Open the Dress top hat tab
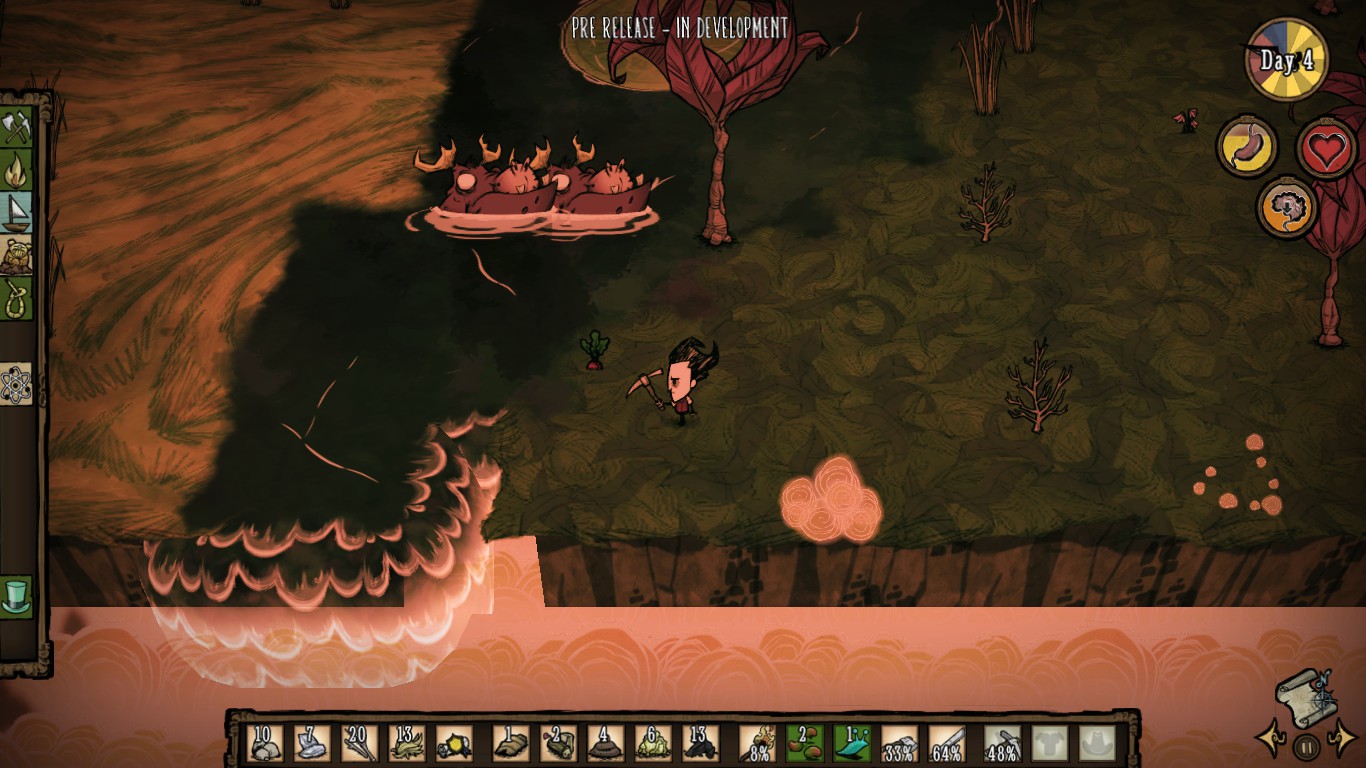Image resolution: width=1366 pixels, height=768 pixels. 17,597
